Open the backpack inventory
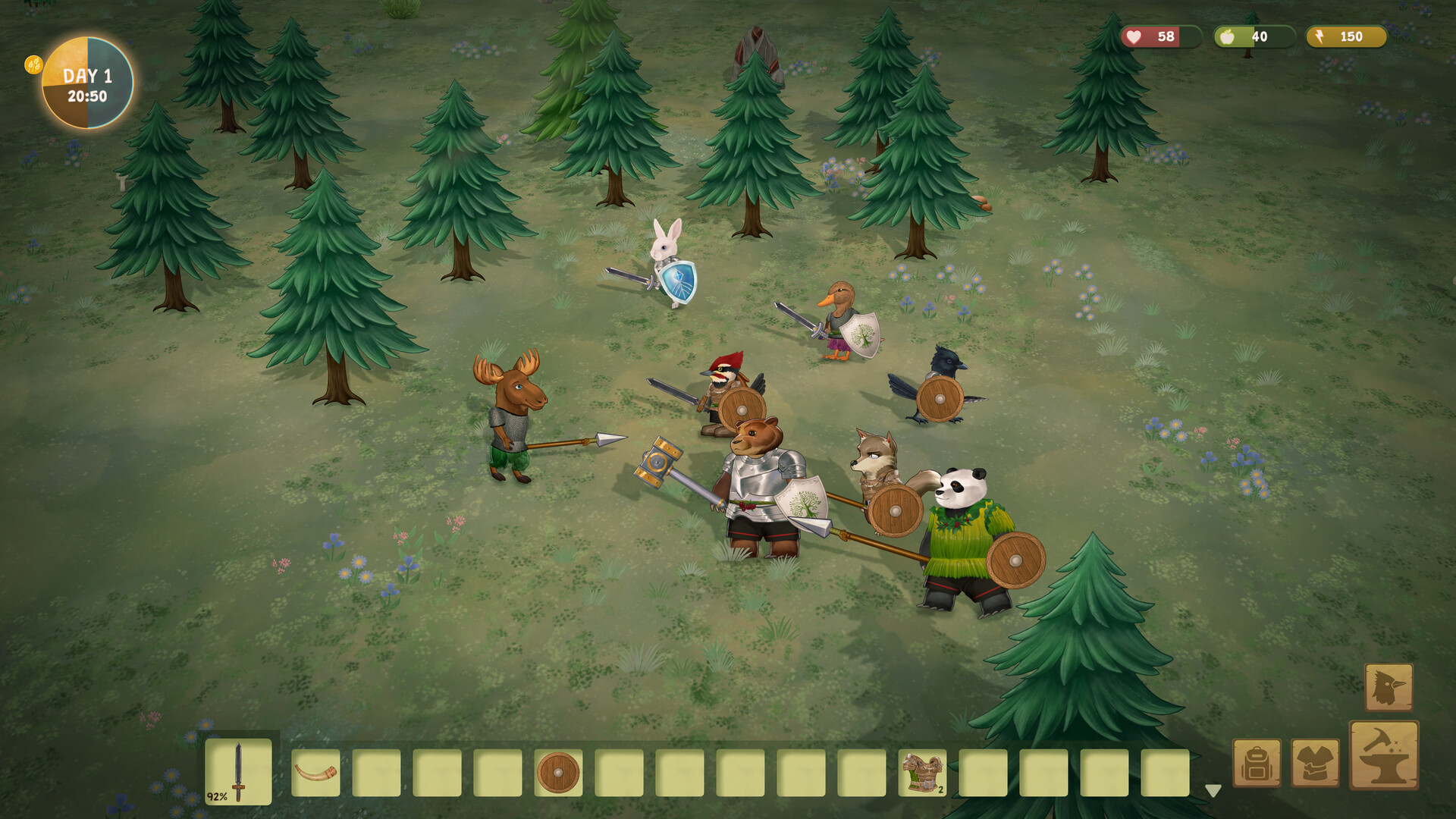1456x819 pixels. pyautogui.click(x=1257, y=764)
